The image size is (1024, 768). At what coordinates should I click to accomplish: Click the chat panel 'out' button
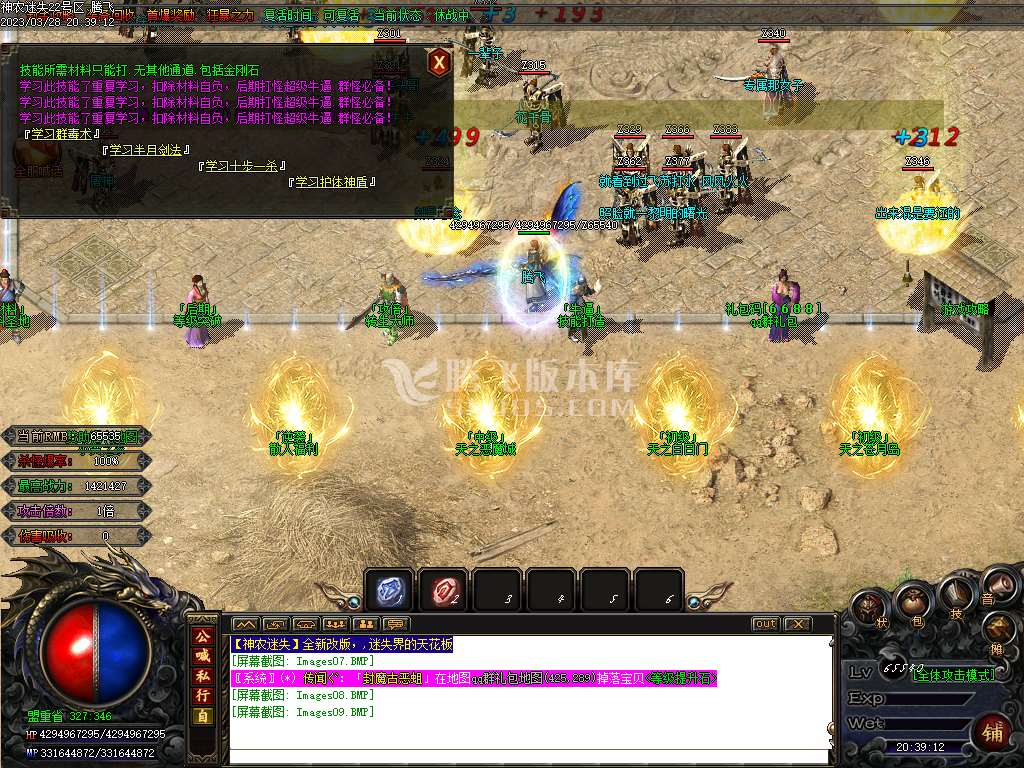(765, 624)
